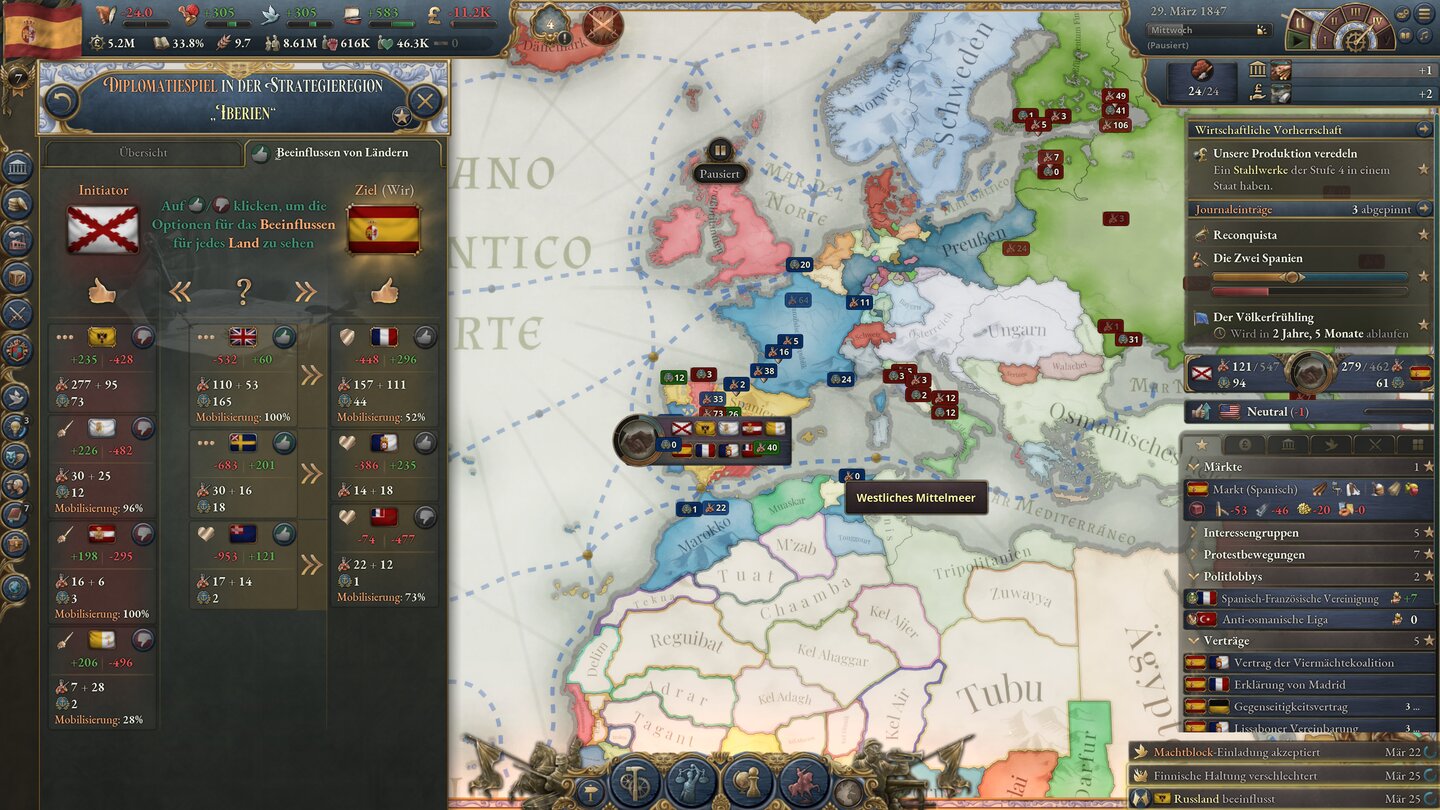Collapse the Märkte section in the outliner

[1193, 467]
